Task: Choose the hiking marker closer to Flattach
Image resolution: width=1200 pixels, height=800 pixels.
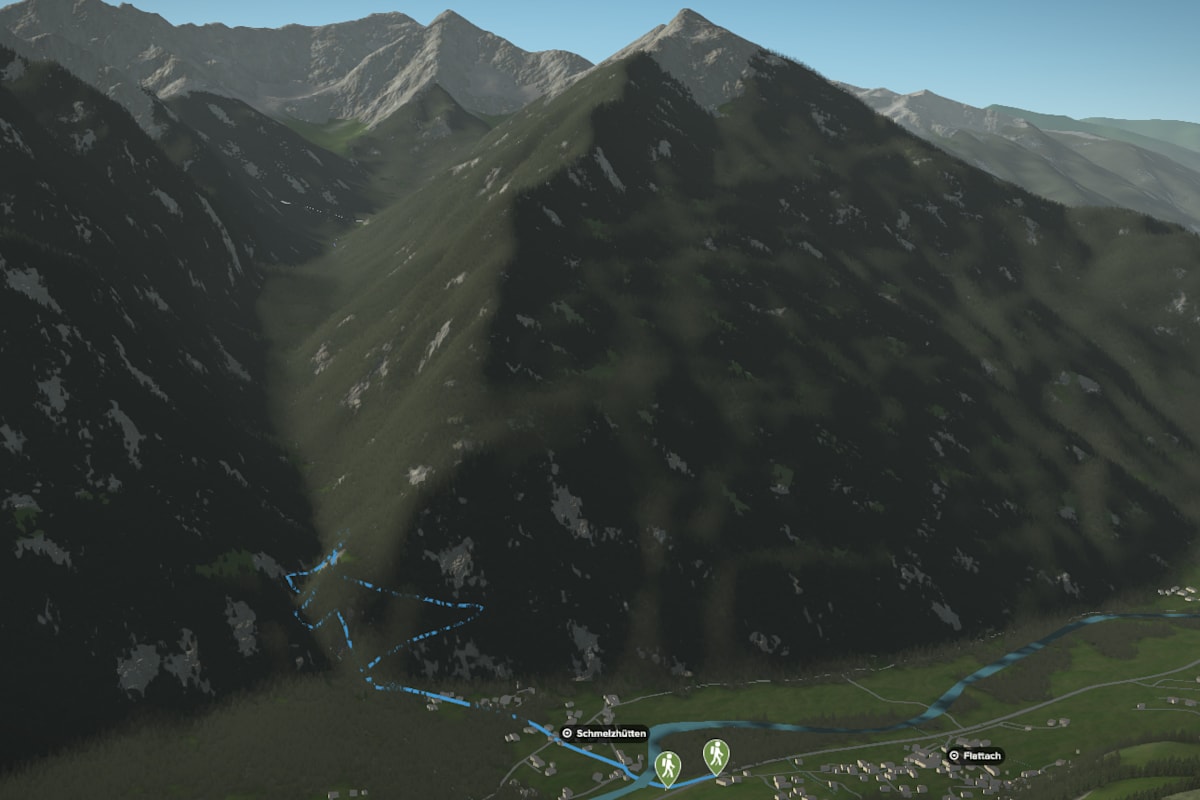Action: pos(715,755)
